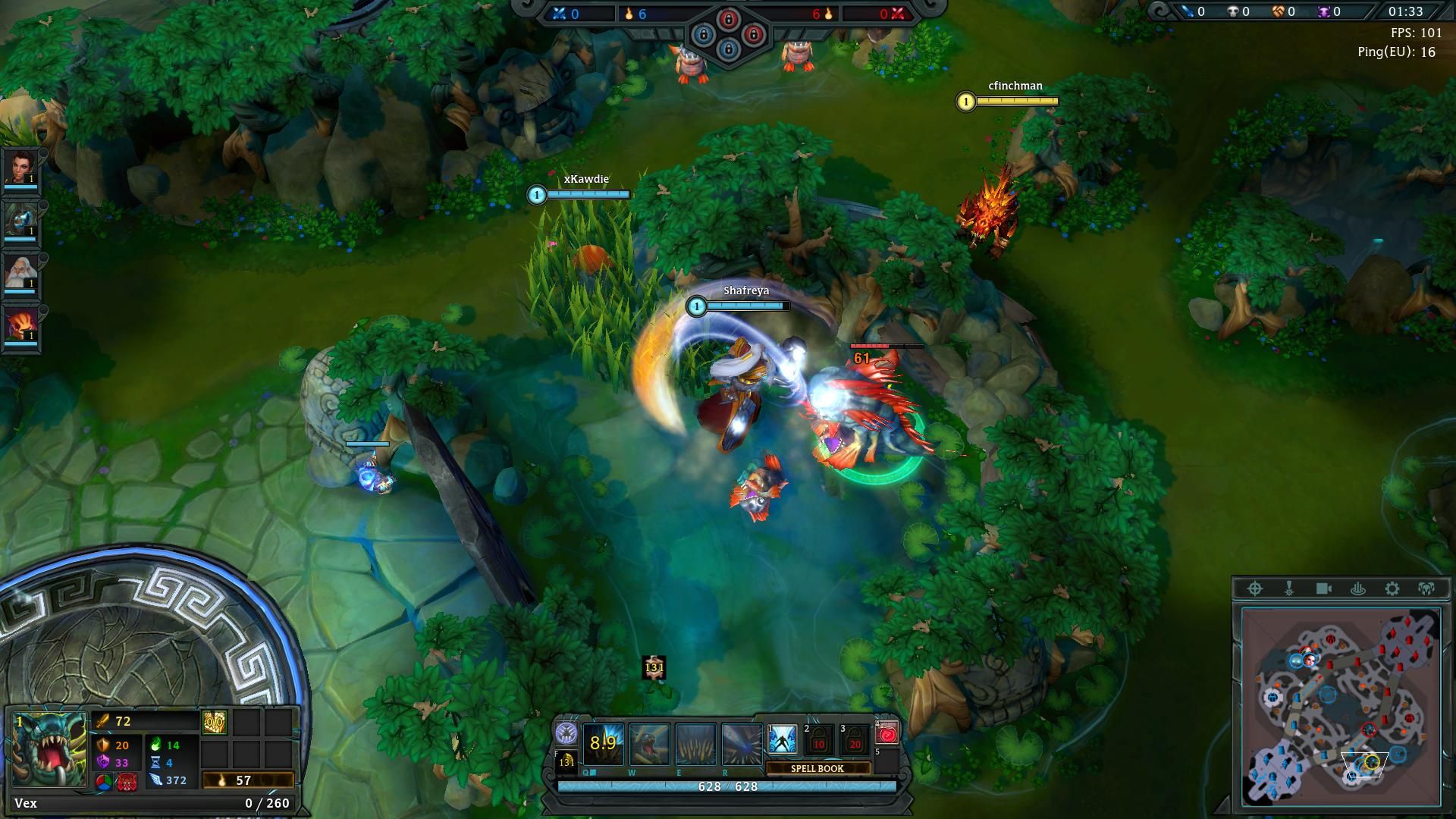
Task: Click the minimap
Action: point(1341,705)
